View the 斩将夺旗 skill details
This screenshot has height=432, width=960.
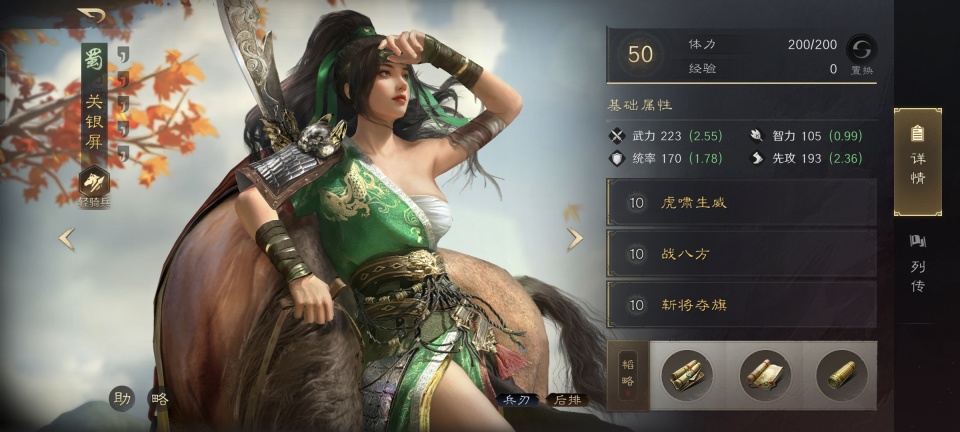[741, 305]
